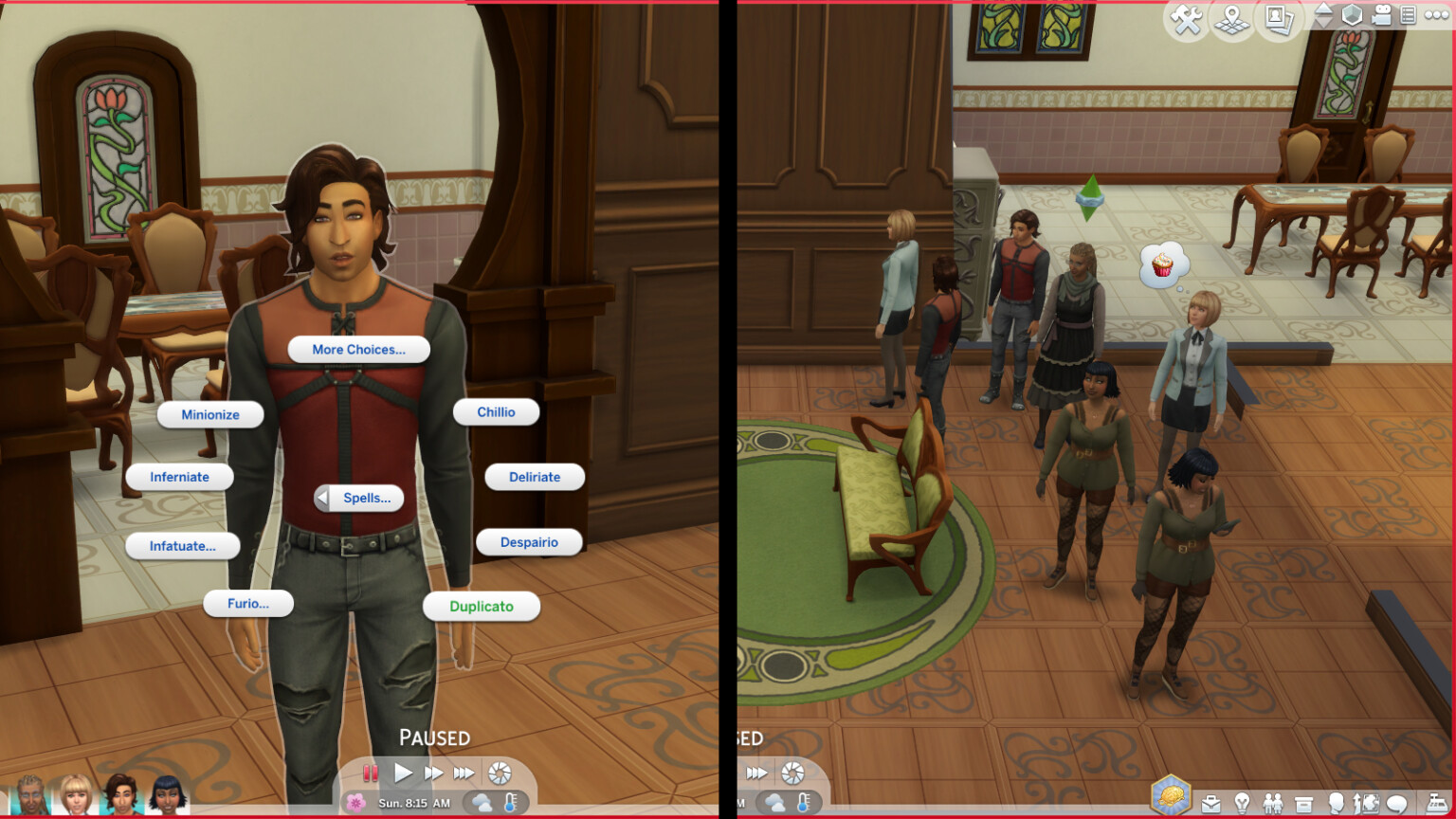The width and height of the screenshot is (1456, 819).
Task: Switch to ultra speed playback
Action: 464,773
